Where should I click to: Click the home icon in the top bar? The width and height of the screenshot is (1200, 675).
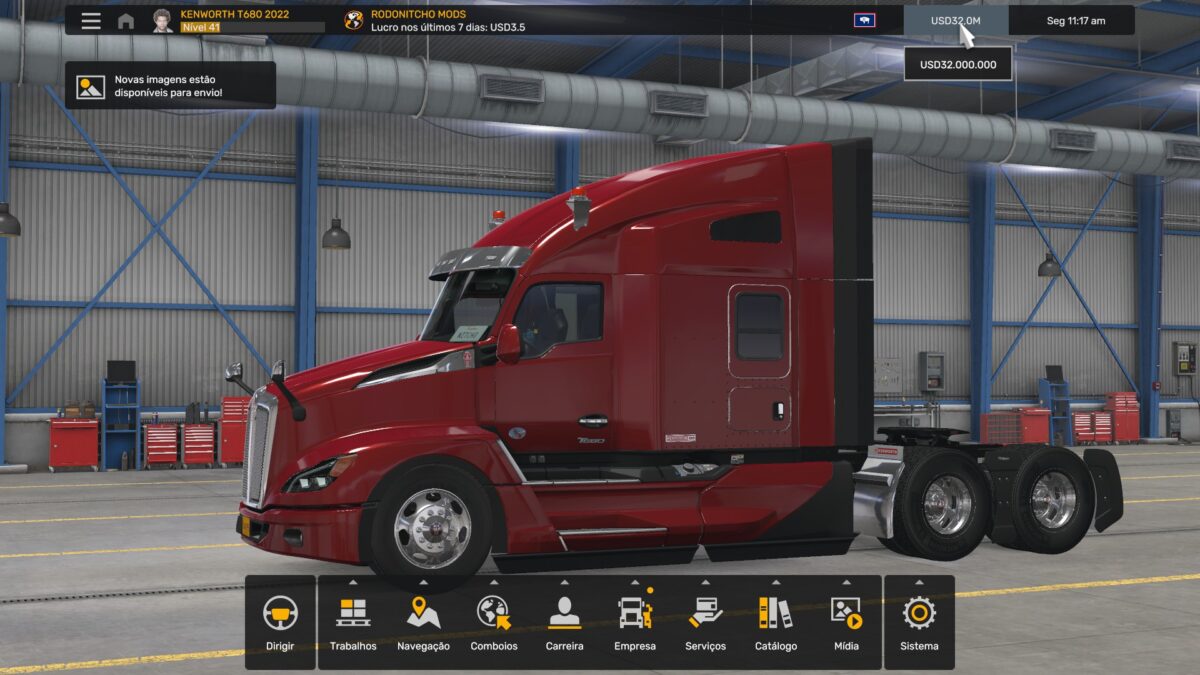click(126, 21)
